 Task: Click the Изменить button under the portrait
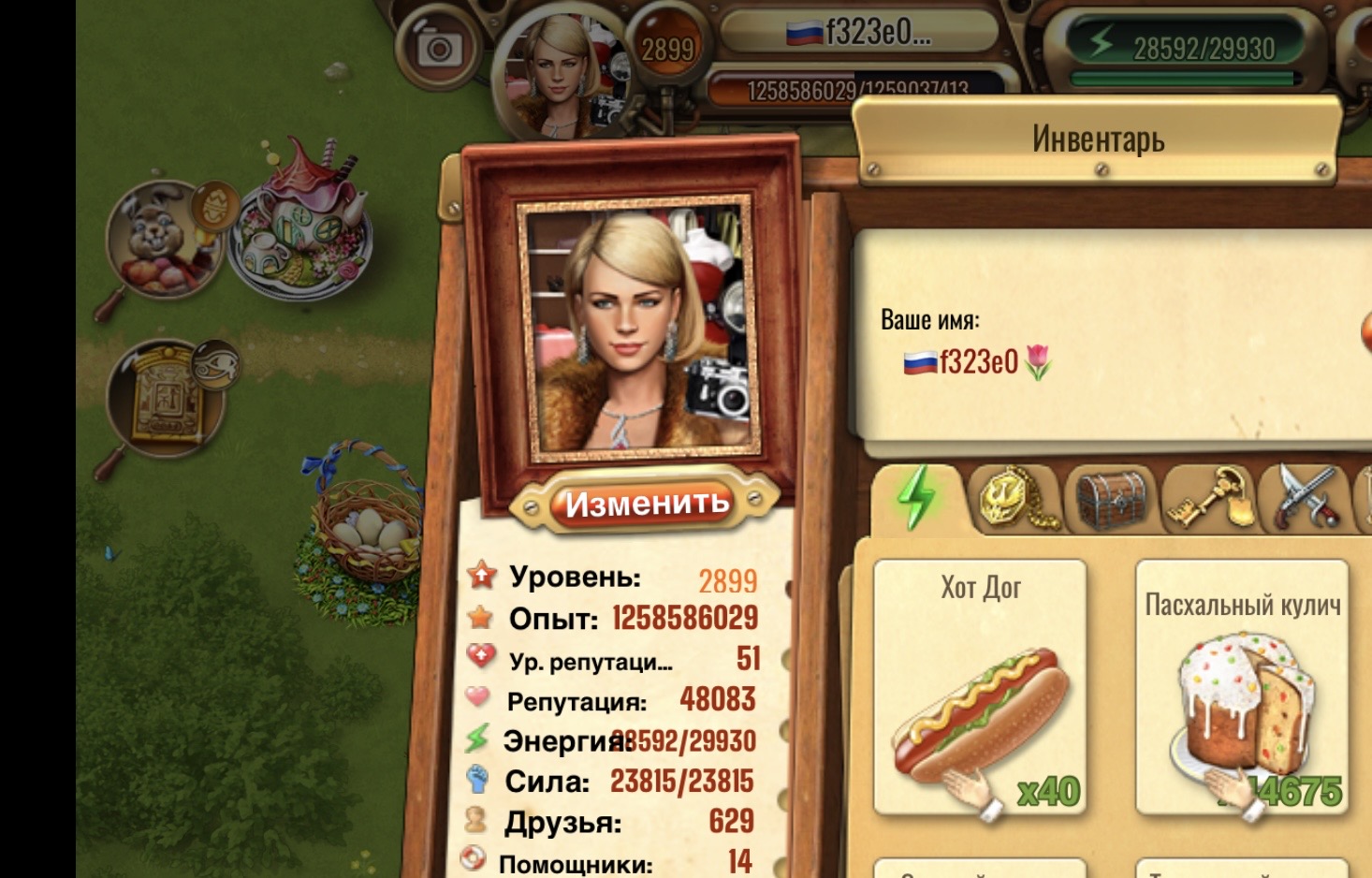[x=646, y=504]
